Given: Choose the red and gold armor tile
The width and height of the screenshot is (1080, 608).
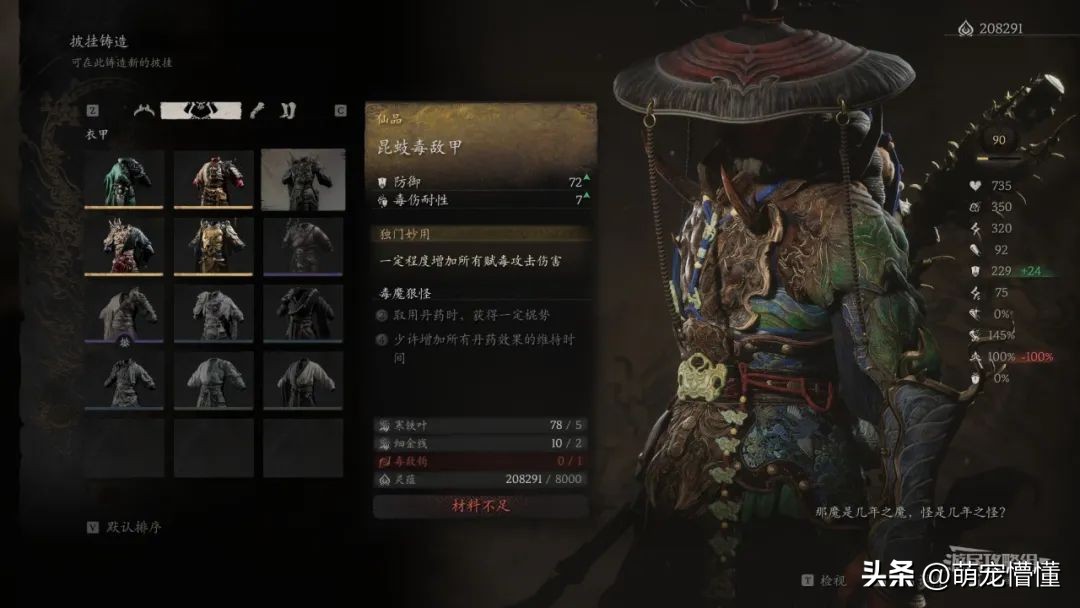Looking at the screenshot, I should pyautogui.click(x=214, y=178).
